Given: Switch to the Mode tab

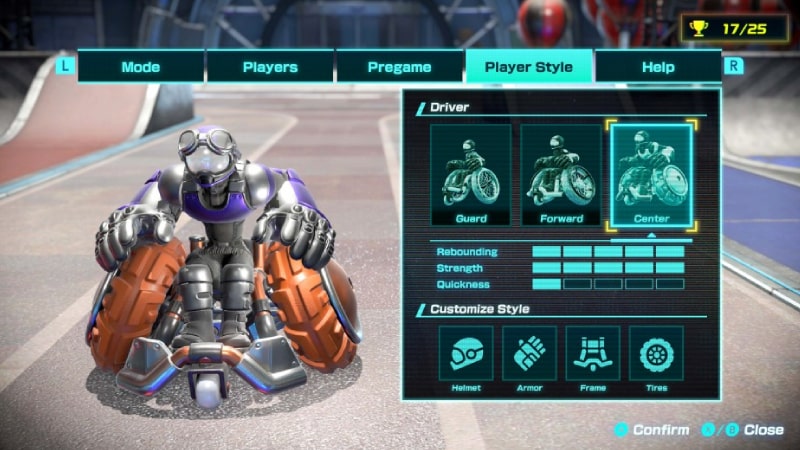Looking at the screenshot, I should pyautogui.click(x=141, y=67).
